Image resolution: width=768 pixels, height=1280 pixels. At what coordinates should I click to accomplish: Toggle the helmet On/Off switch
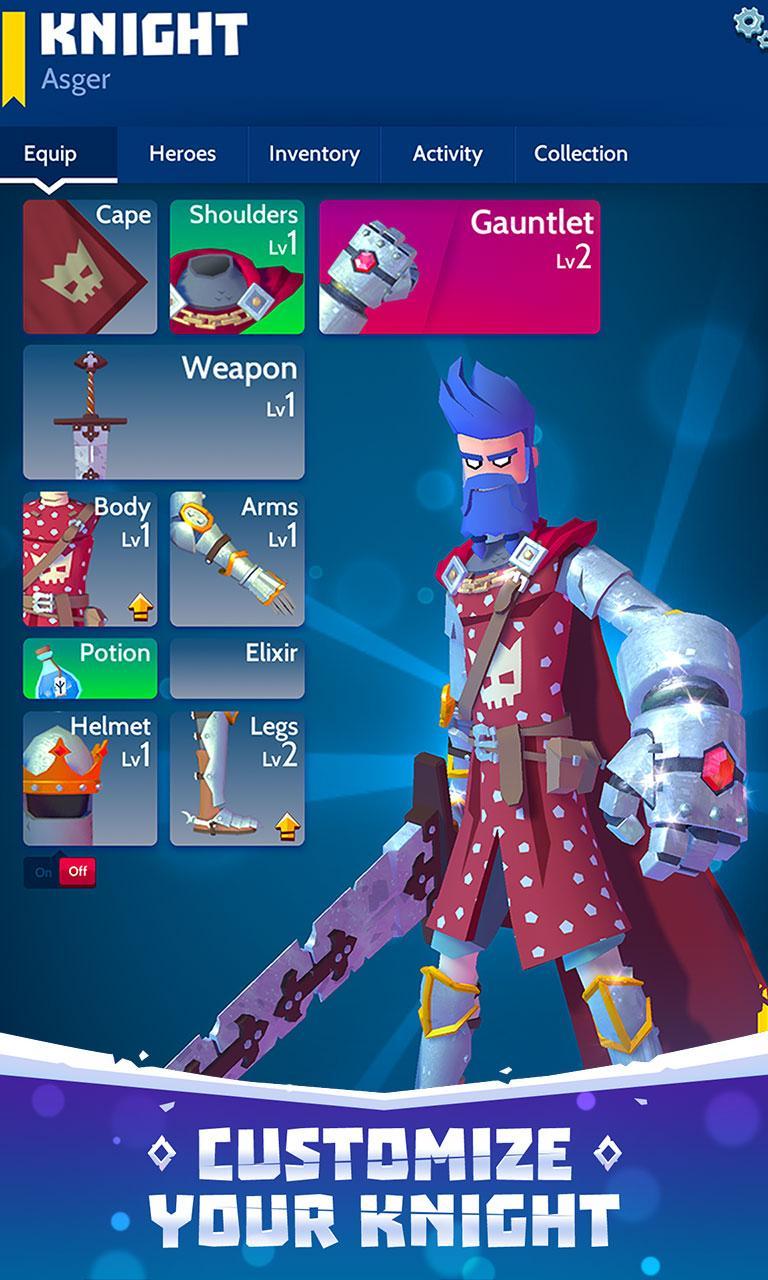point(60,871)
